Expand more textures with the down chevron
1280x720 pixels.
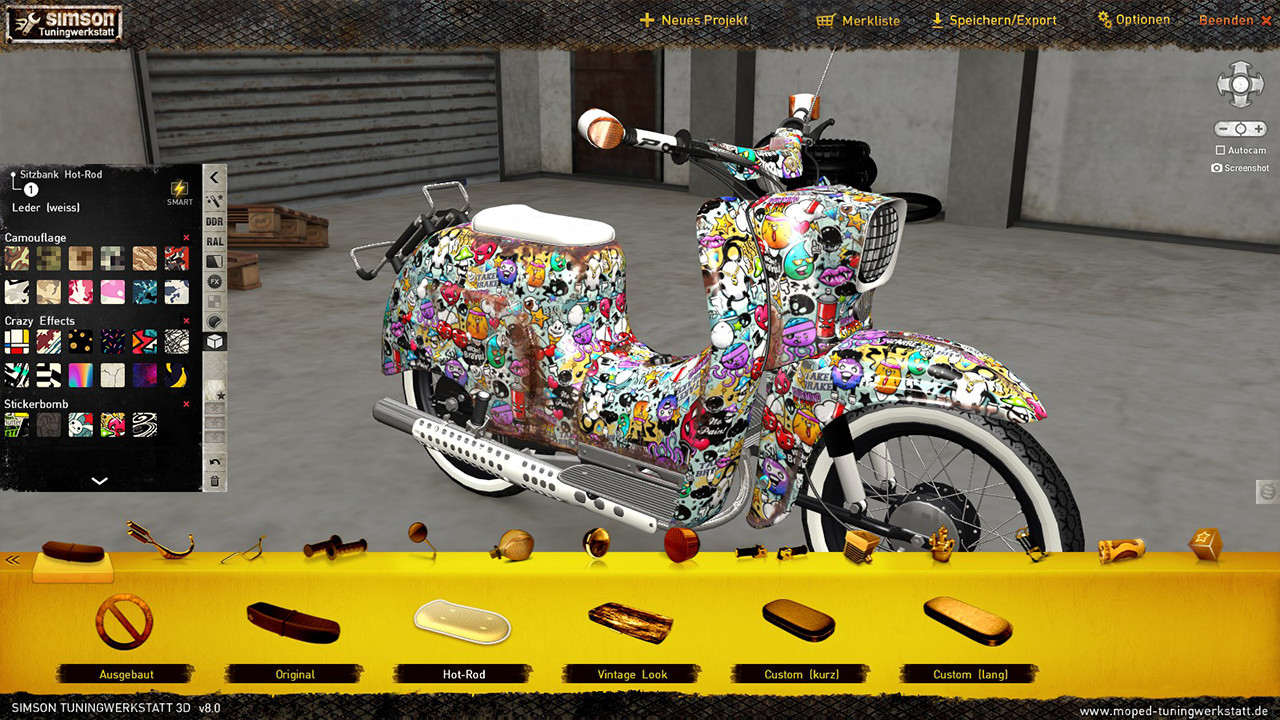pos(98,480)
